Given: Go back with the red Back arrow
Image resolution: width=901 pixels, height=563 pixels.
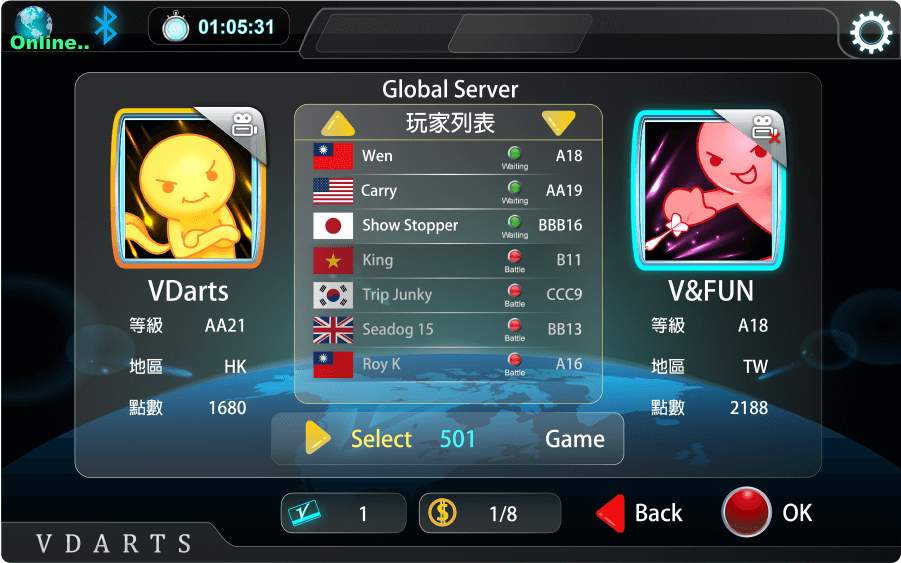Looking at the screenshot, I should (640, 513).
